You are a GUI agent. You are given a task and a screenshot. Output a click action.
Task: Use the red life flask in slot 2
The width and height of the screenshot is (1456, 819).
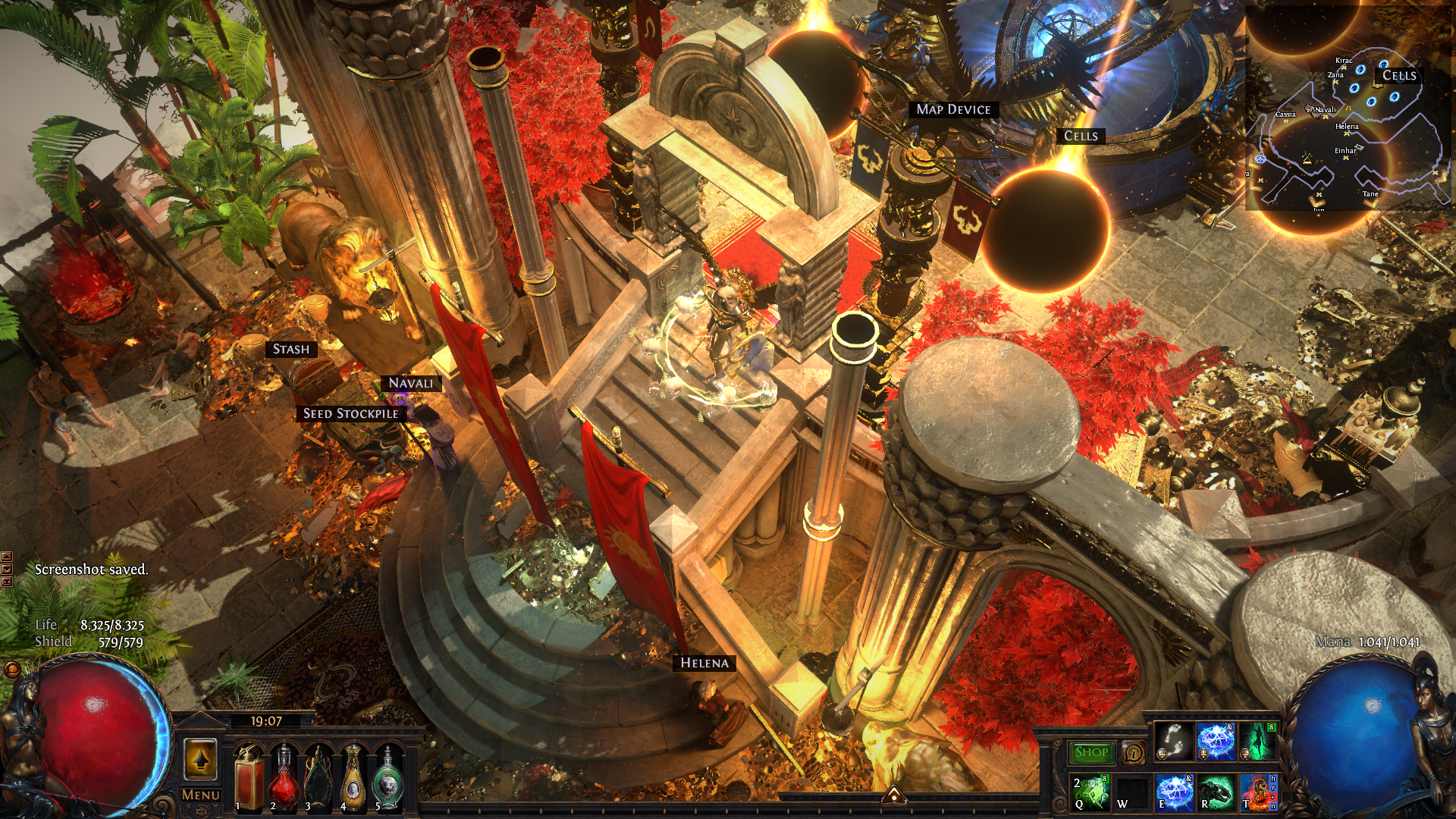[284, 777]
